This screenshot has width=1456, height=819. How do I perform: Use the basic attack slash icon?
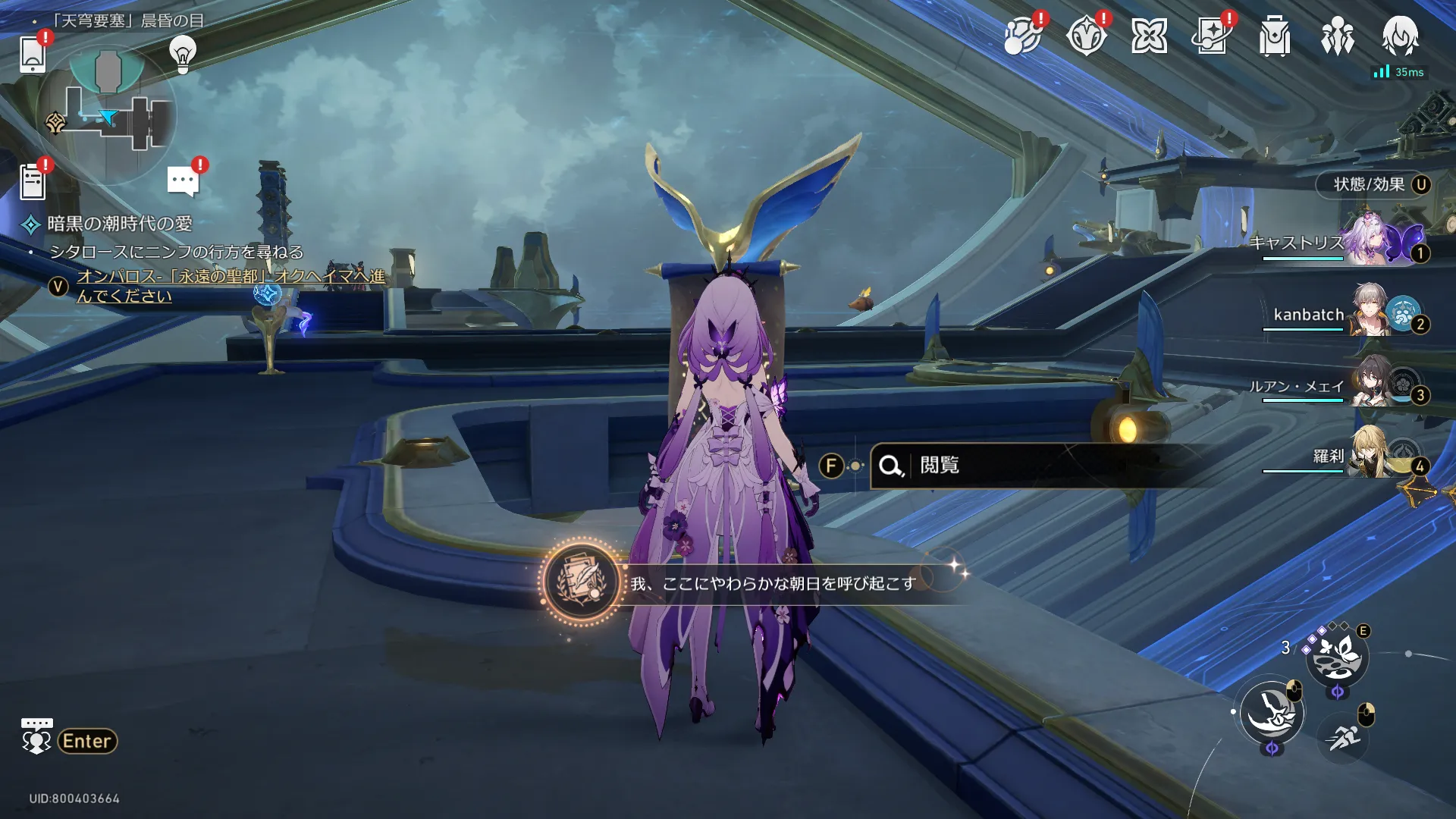[x=1272, y=713]
